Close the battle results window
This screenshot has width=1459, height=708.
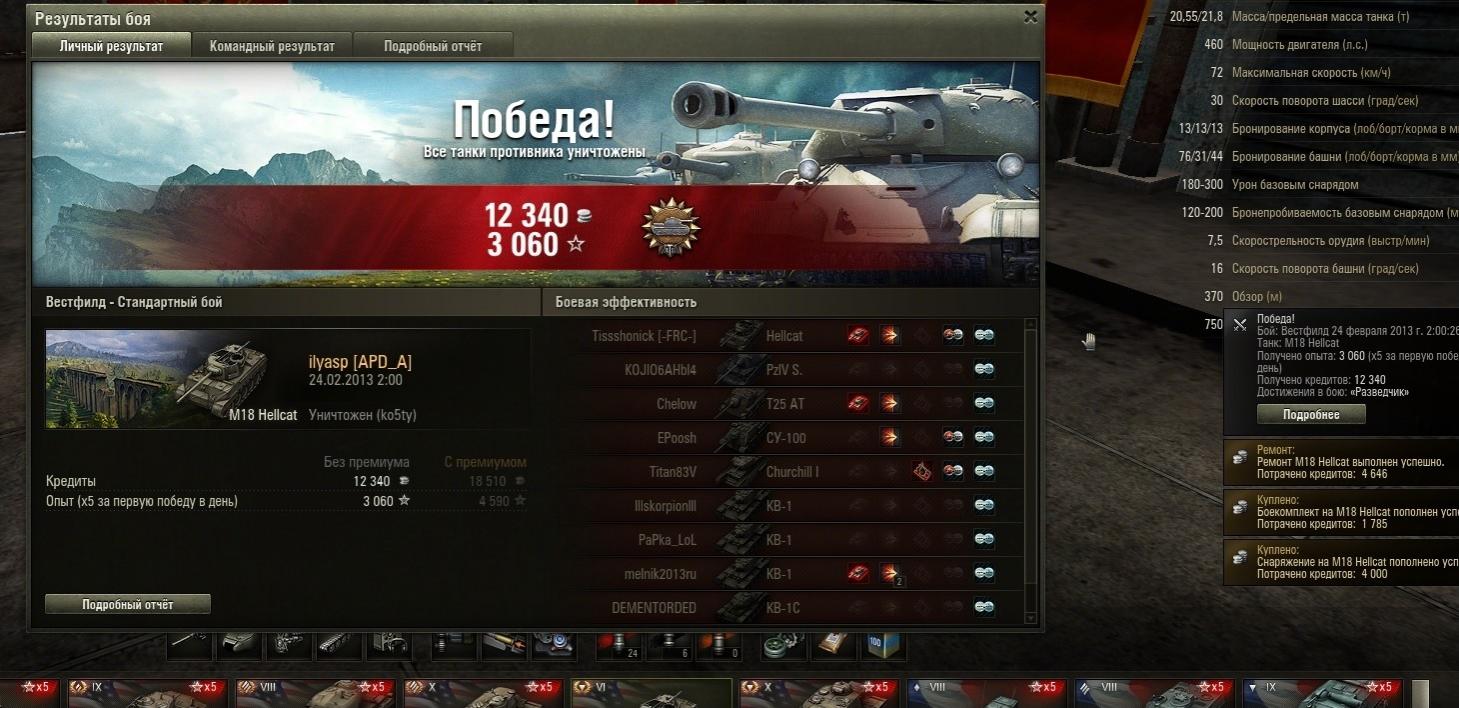tap(1030, 17)
